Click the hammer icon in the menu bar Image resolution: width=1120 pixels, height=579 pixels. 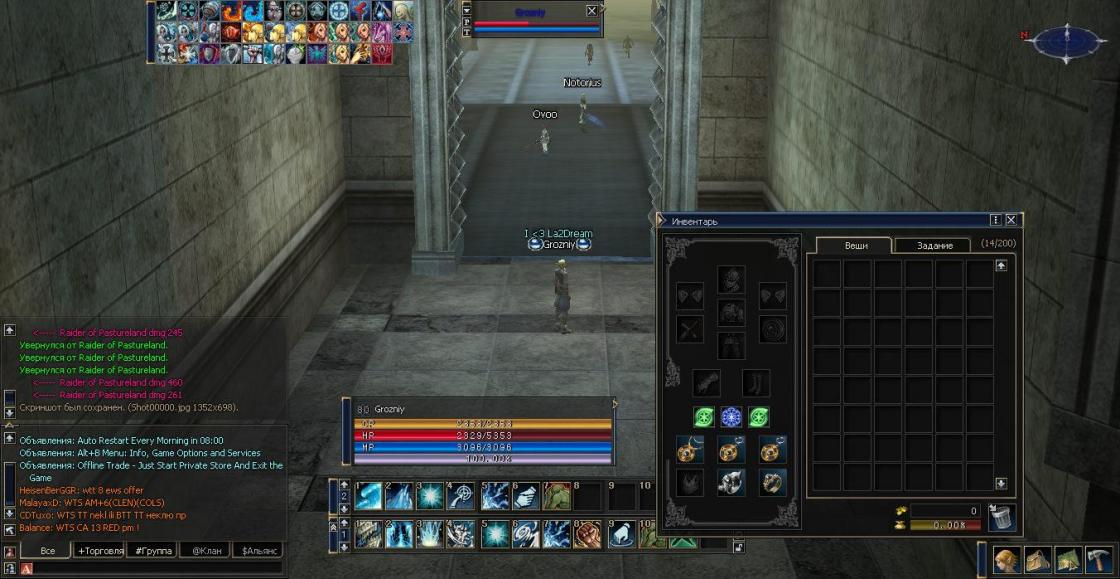1098,559
